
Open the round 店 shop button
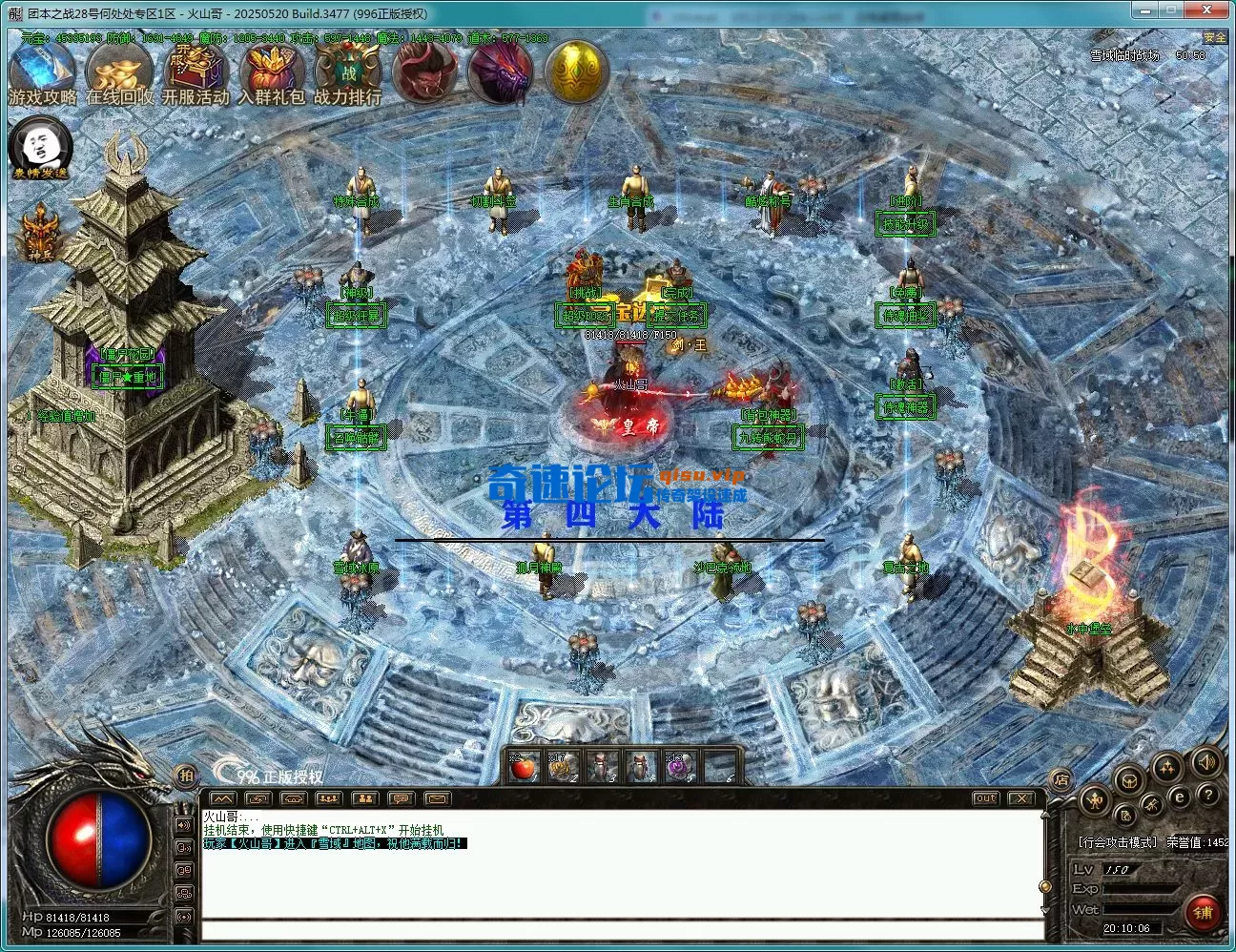[x=1061, y=778]
